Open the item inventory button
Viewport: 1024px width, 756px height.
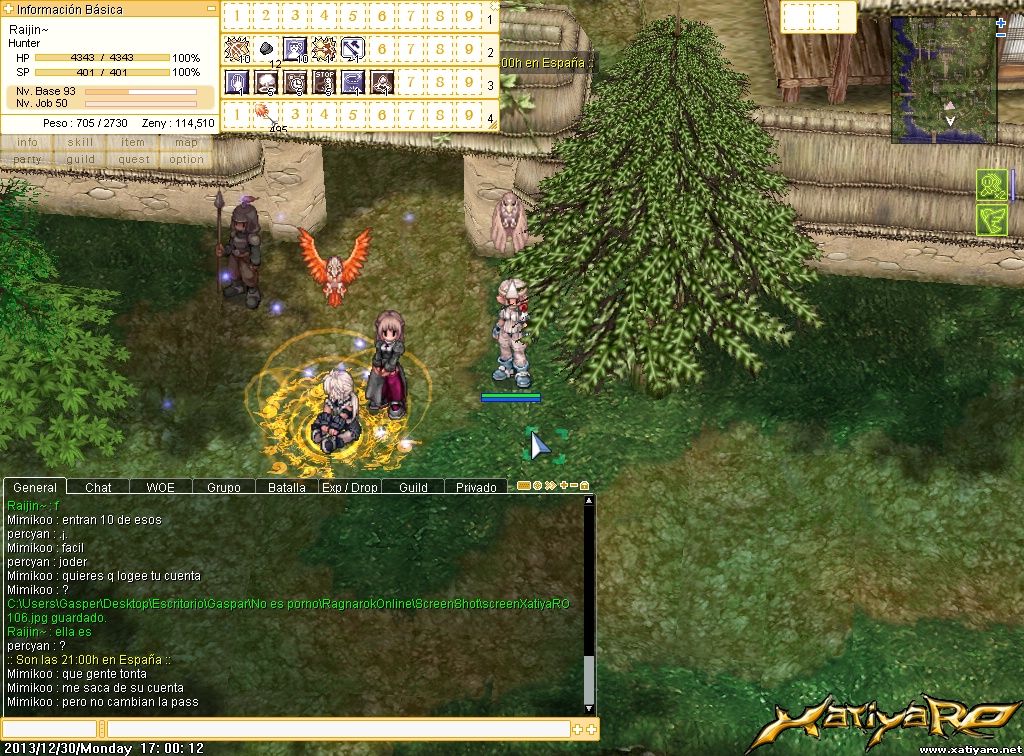click(x=133, y=142)
